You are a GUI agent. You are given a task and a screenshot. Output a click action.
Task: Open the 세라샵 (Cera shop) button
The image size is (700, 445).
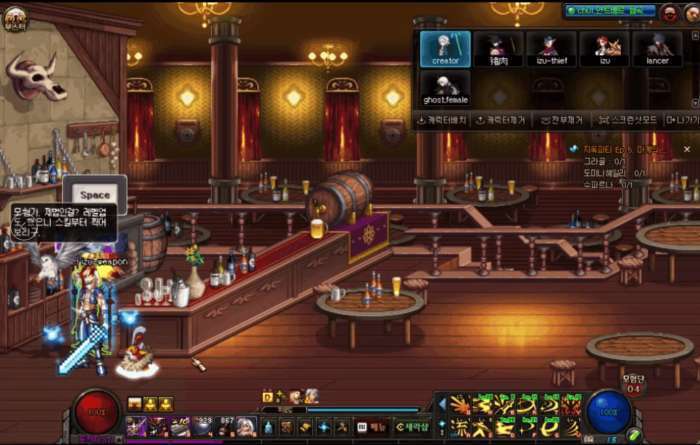[412, 427]
